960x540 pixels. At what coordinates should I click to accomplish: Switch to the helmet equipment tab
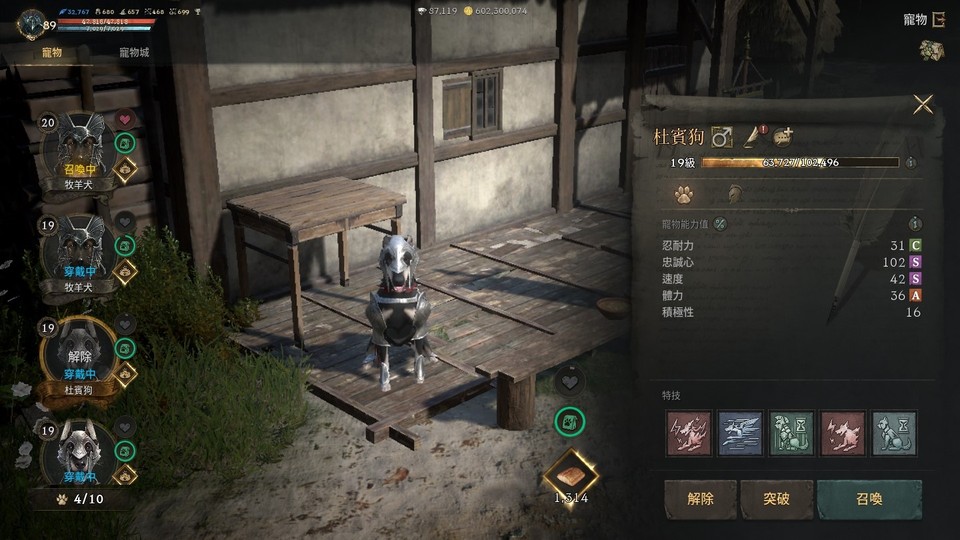(x=734, y=194)
